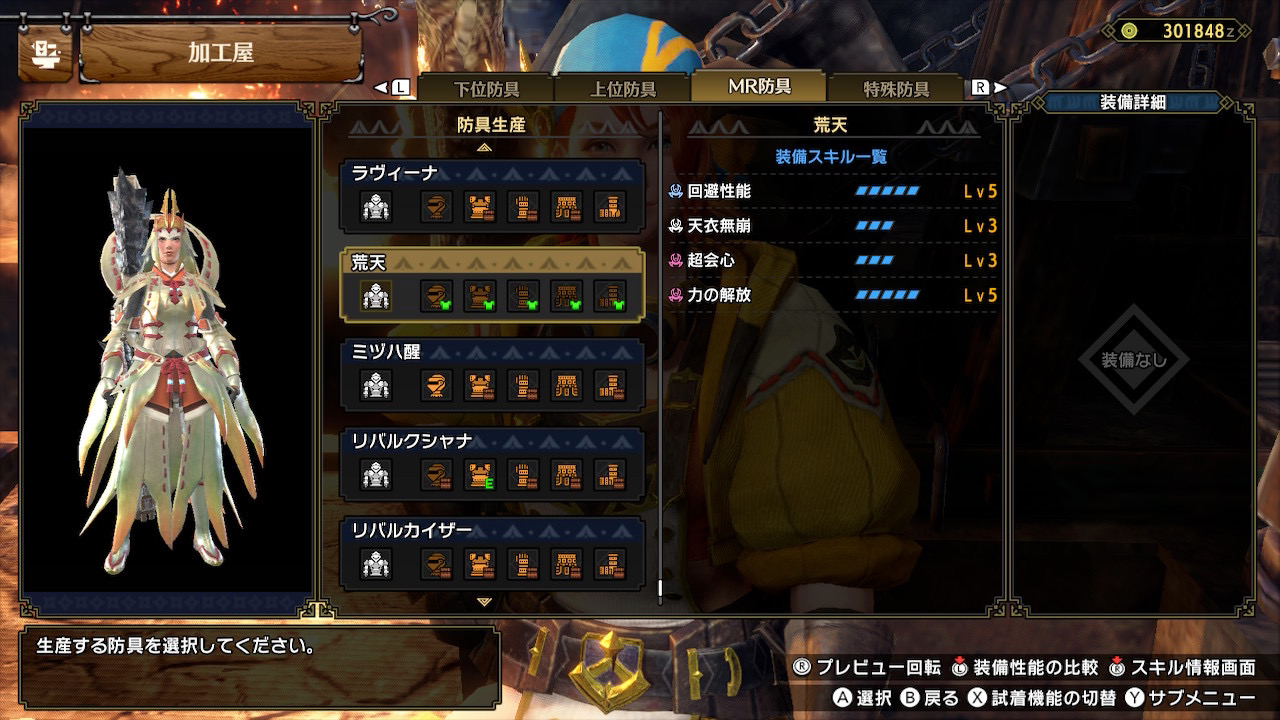Pick the 荒天 helmet piece
This screenshot has width=1280, height=720.
click(x=436, y=296)
